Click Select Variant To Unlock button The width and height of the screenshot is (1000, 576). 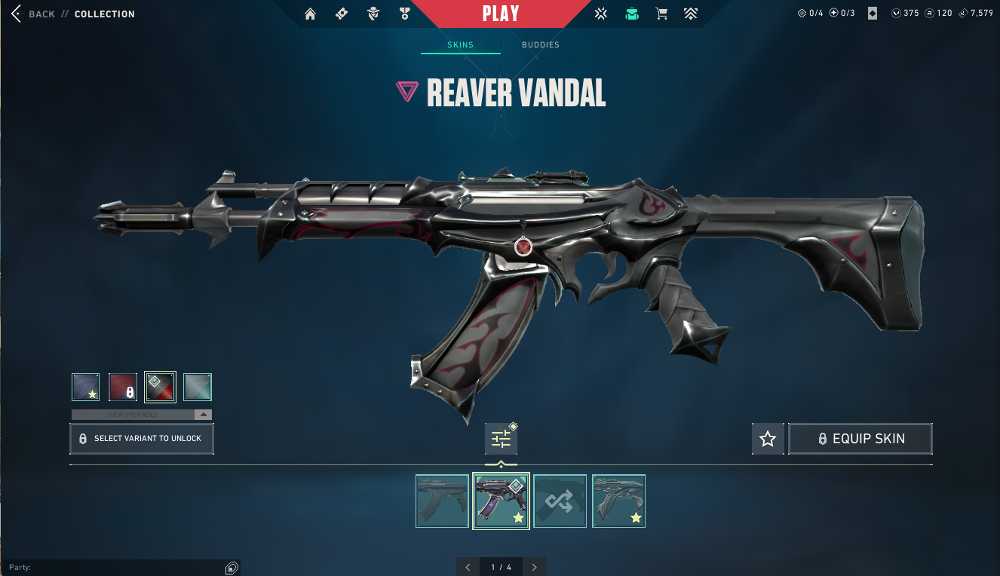point(141,438)
